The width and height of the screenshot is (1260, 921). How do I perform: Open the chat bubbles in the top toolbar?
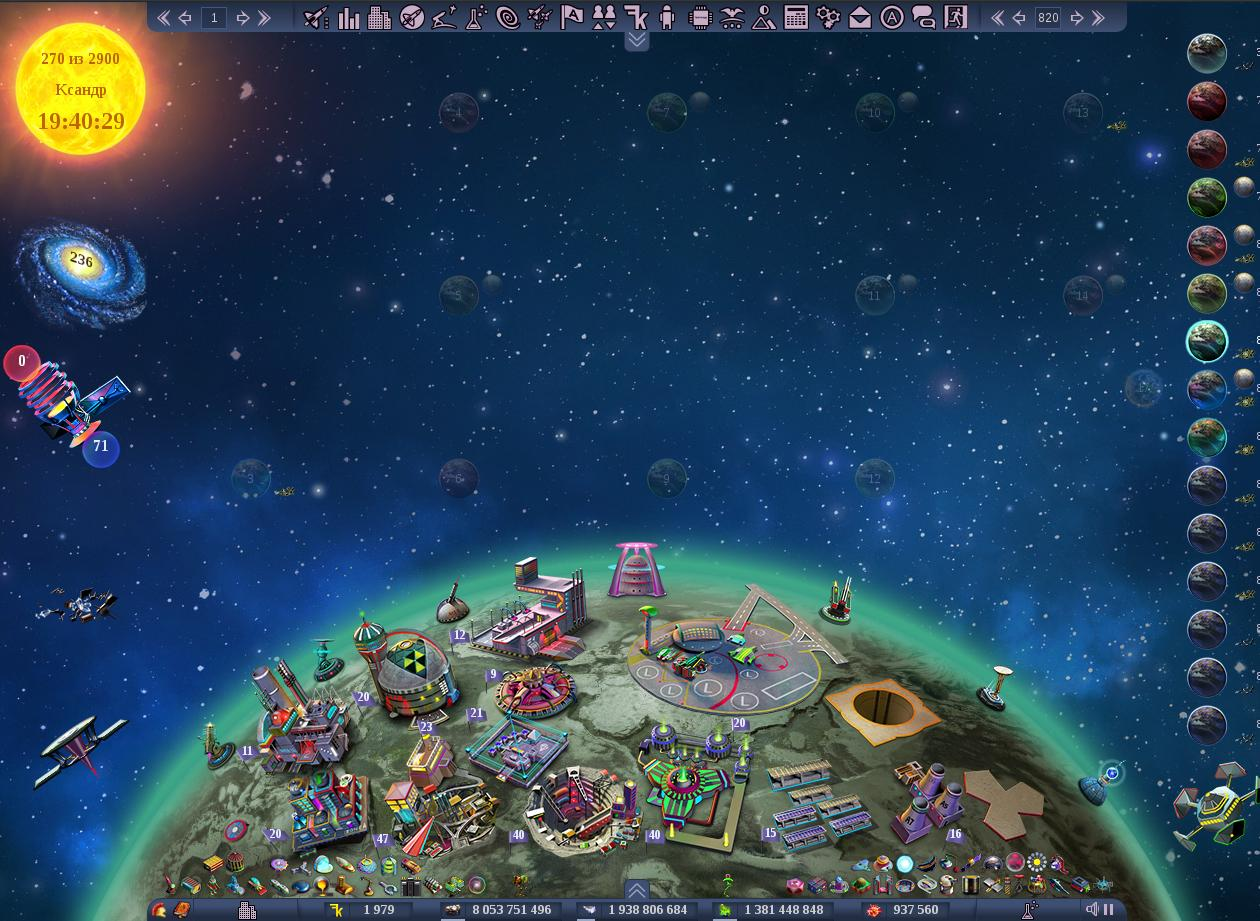923,17
